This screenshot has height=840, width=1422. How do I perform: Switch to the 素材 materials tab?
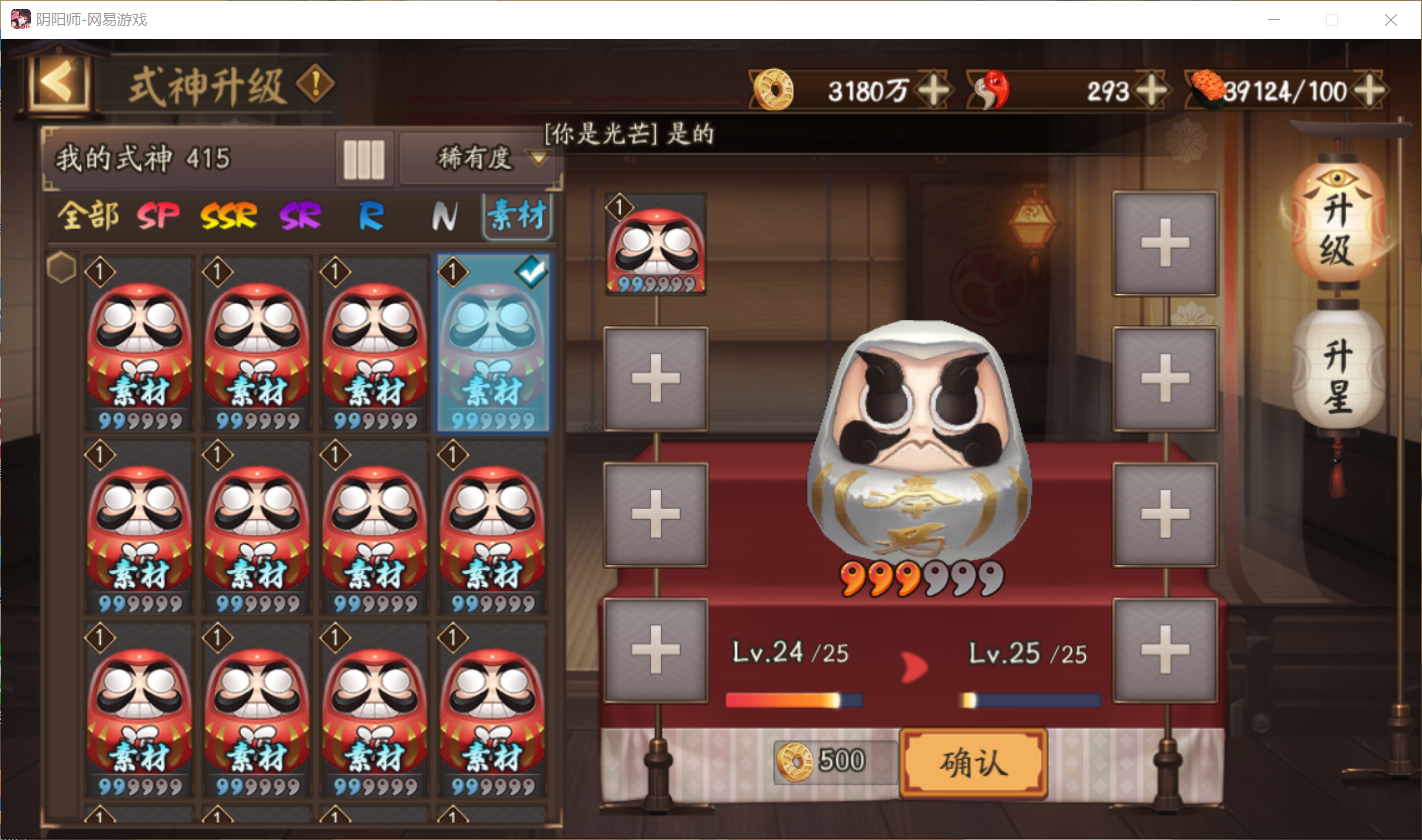[x=517, y=216]
